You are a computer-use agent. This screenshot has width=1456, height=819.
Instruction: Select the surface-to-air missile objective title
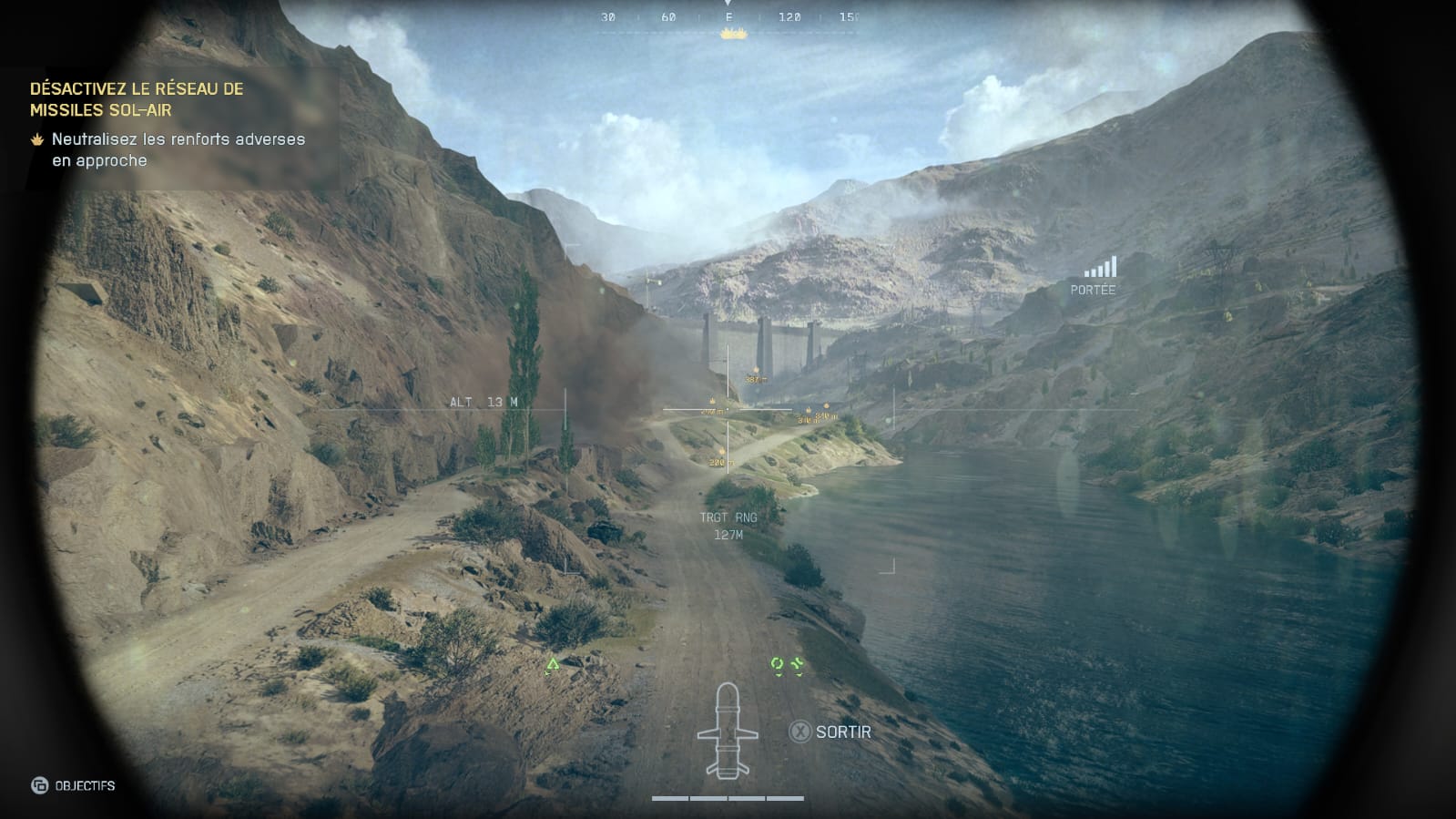coord(137,99)
